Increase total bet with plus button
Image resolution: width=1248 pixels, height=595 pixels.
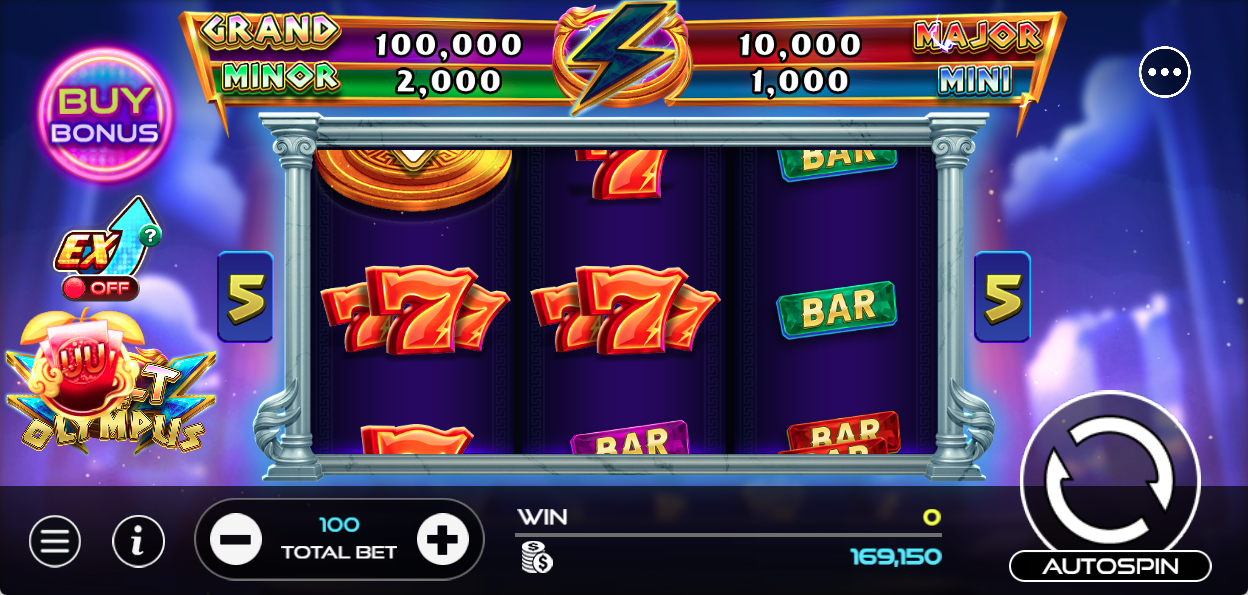[x=442, y=540]
